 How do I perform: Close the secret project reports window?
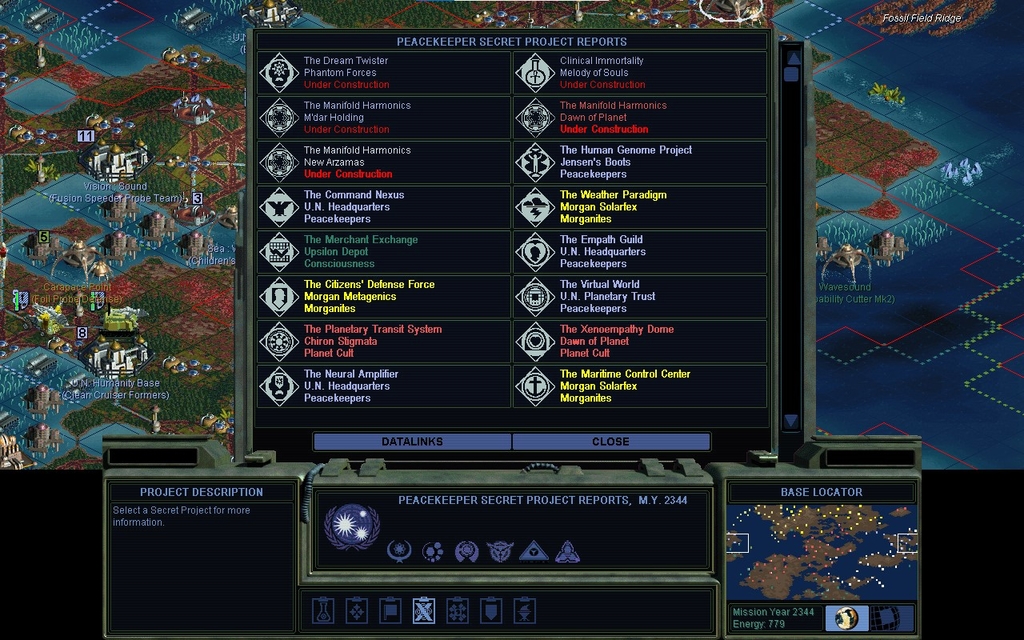pos(610,441)
